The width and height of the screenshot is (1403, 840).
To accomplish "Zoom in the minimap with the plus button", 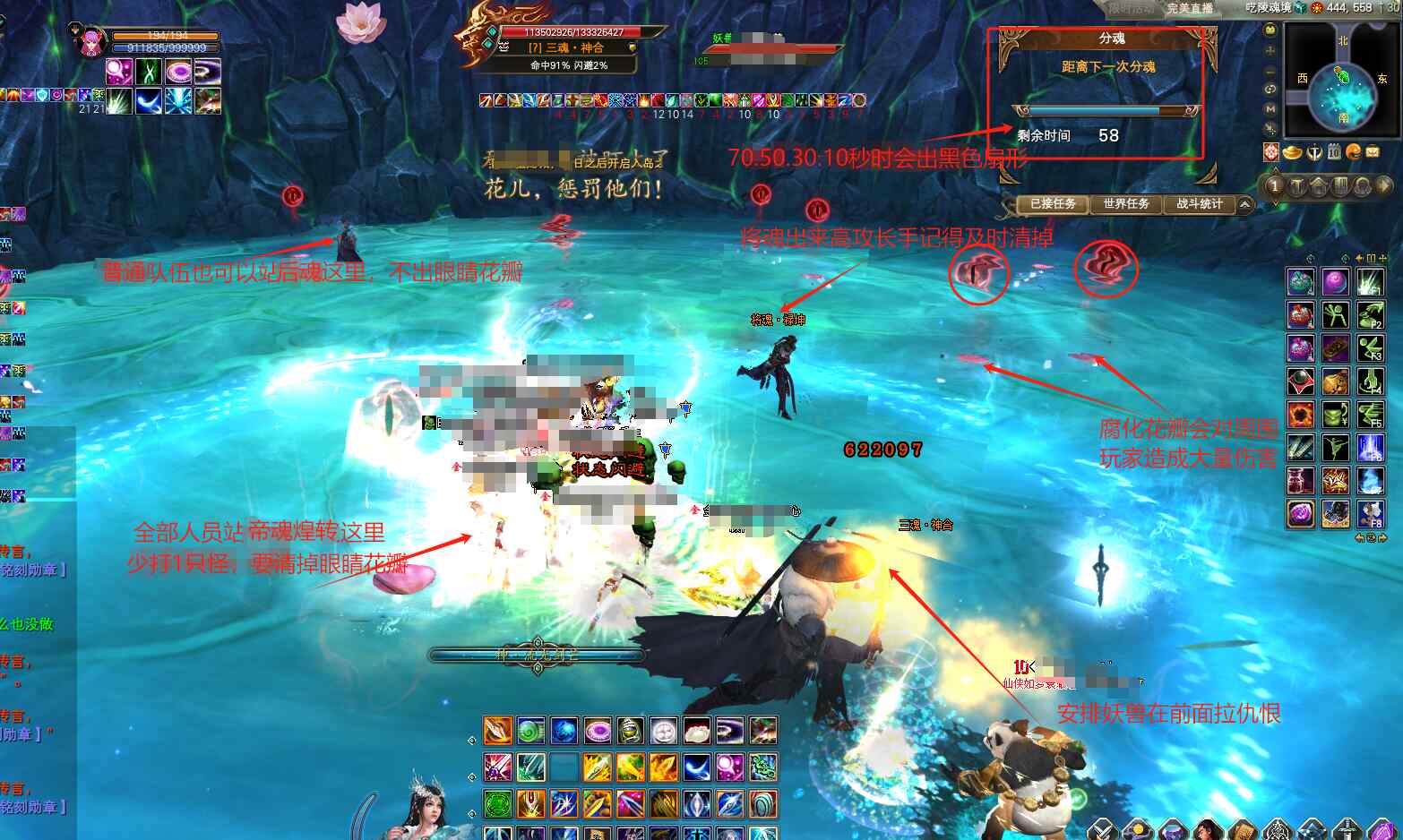I will click(1270, 50).
